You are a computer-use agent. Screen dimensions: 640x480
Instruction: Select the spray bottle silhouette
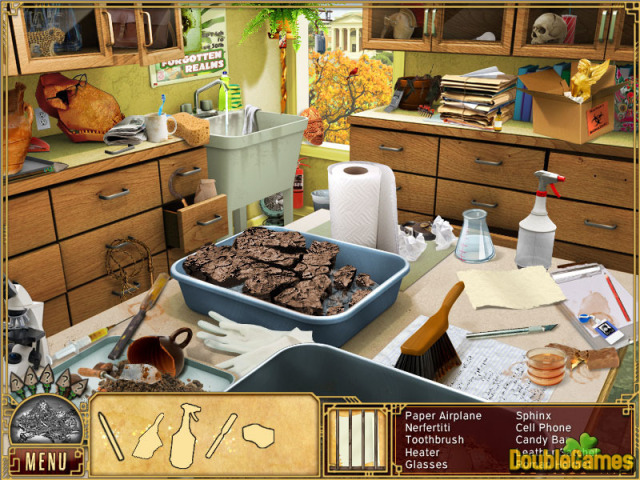[x=187, y=433]
